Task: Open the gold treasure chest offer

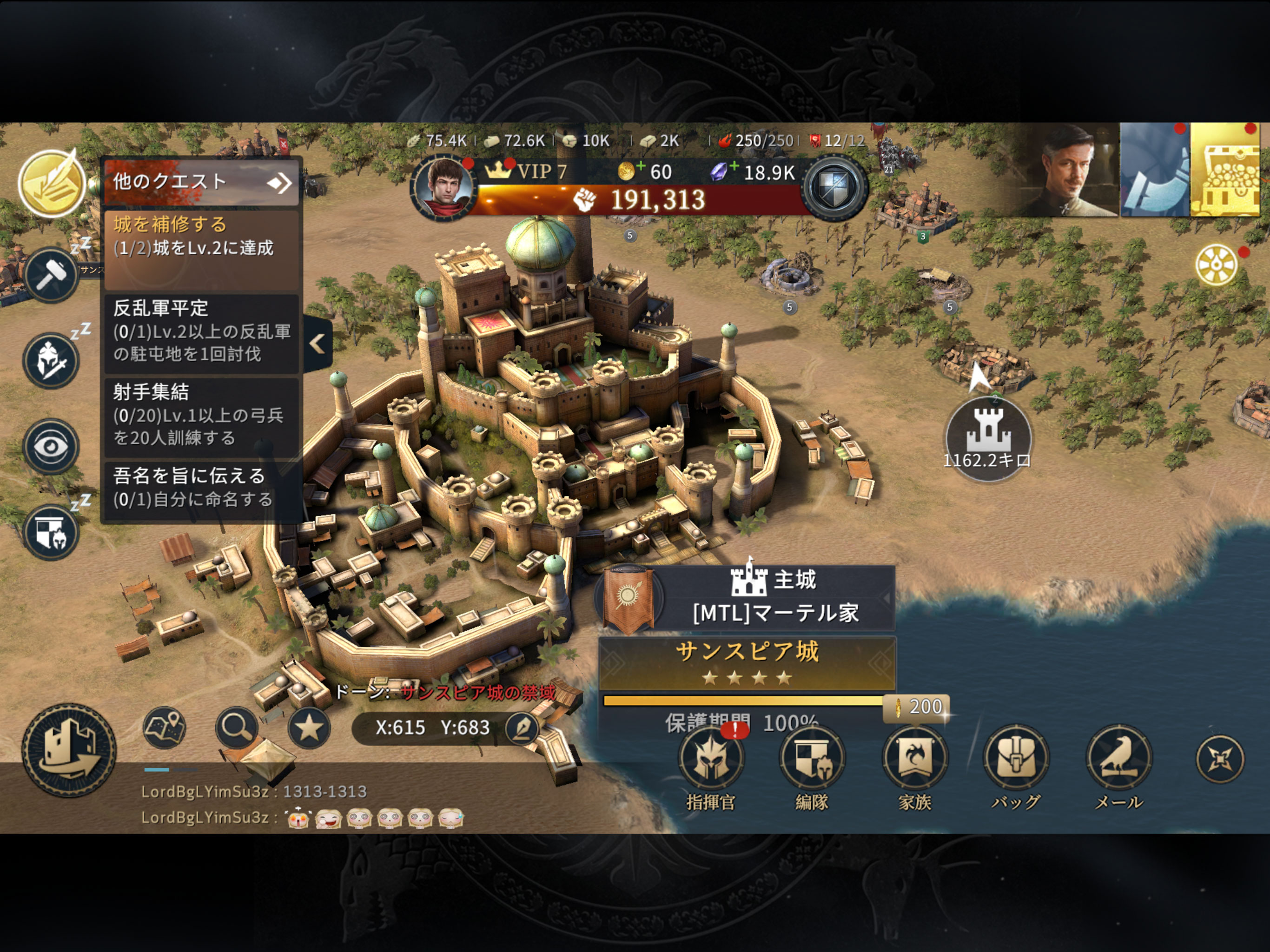Action: (1229, 170)
